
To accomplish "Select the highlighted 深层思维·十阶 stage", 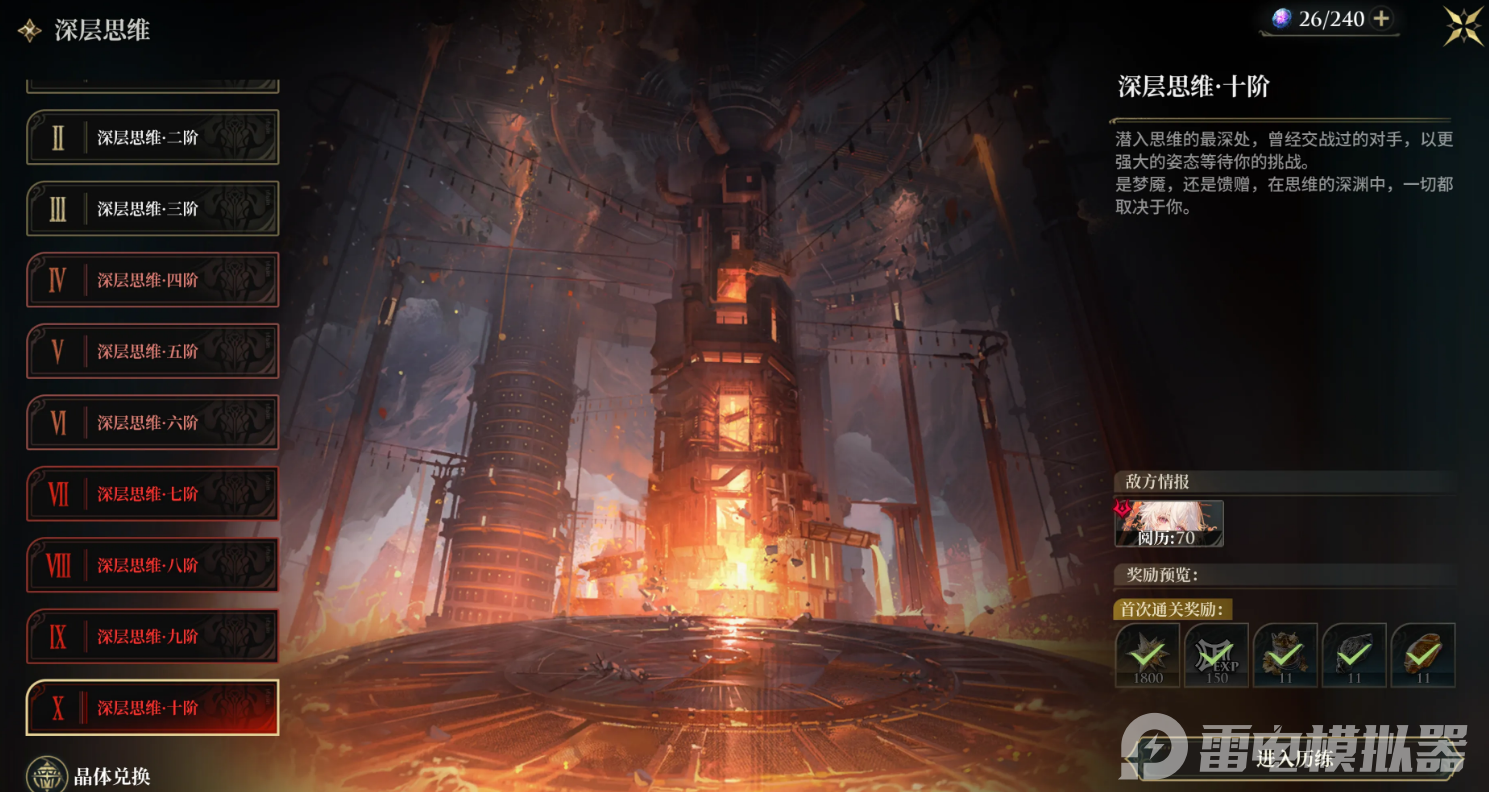I will tap(152, 707).
